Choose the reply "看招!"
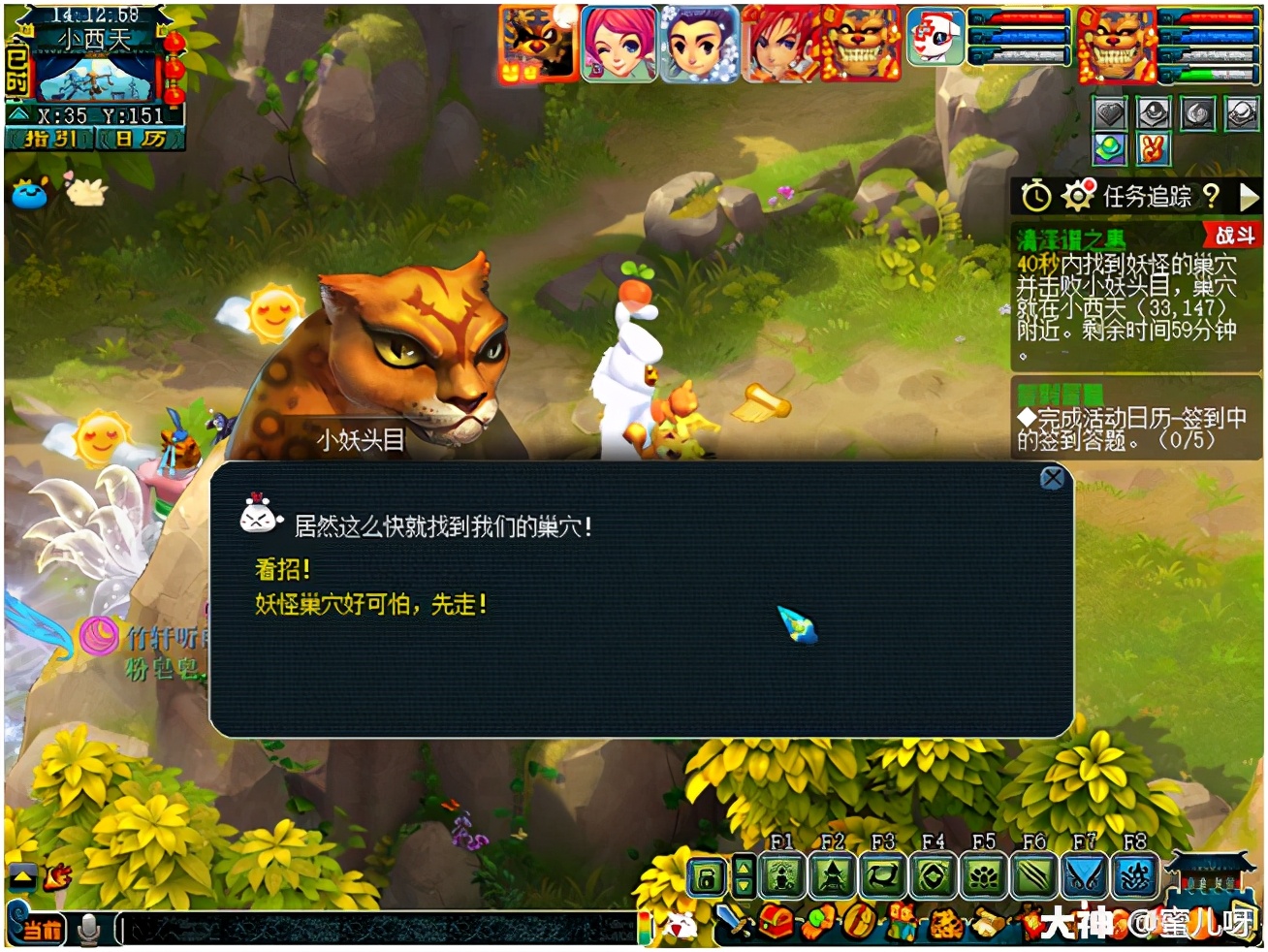Screen dimensions: 1268x952 (282, 569)
